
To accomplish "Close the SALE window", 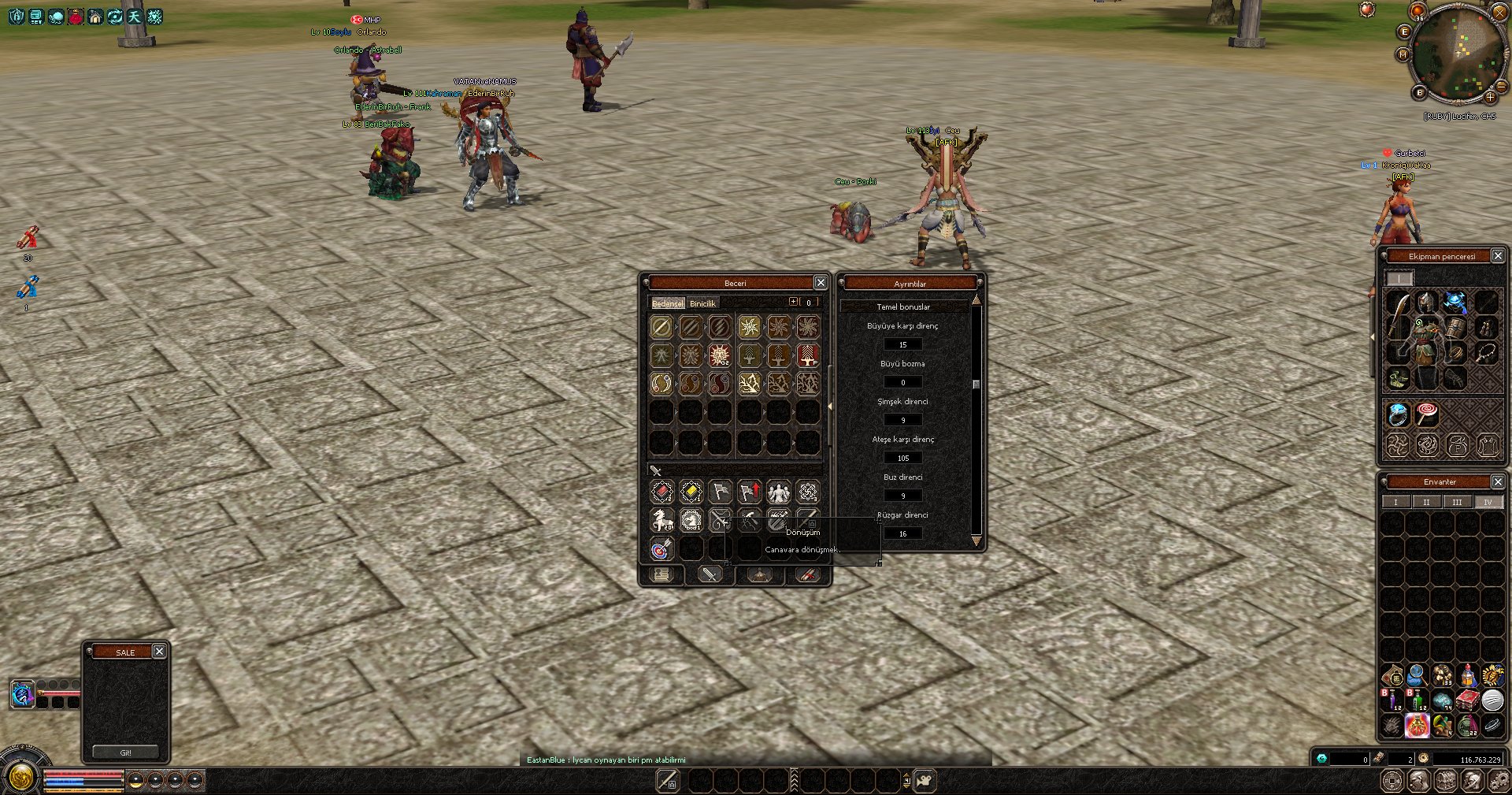I will click(159, 652).
